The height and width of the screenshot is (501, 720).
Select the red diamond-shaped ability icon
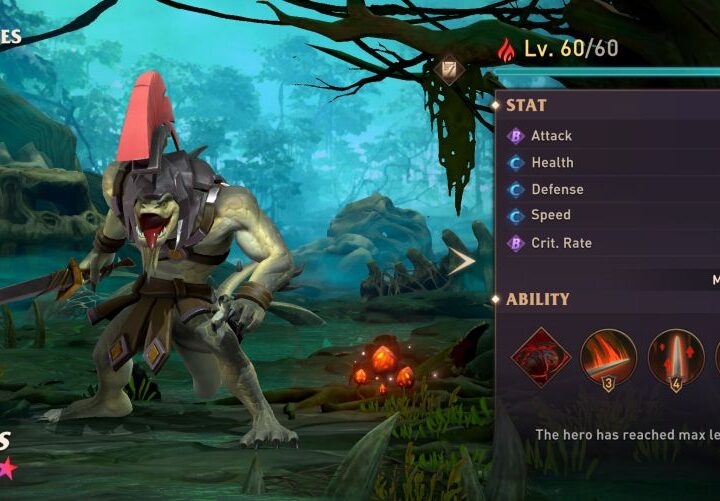(541, 357)
